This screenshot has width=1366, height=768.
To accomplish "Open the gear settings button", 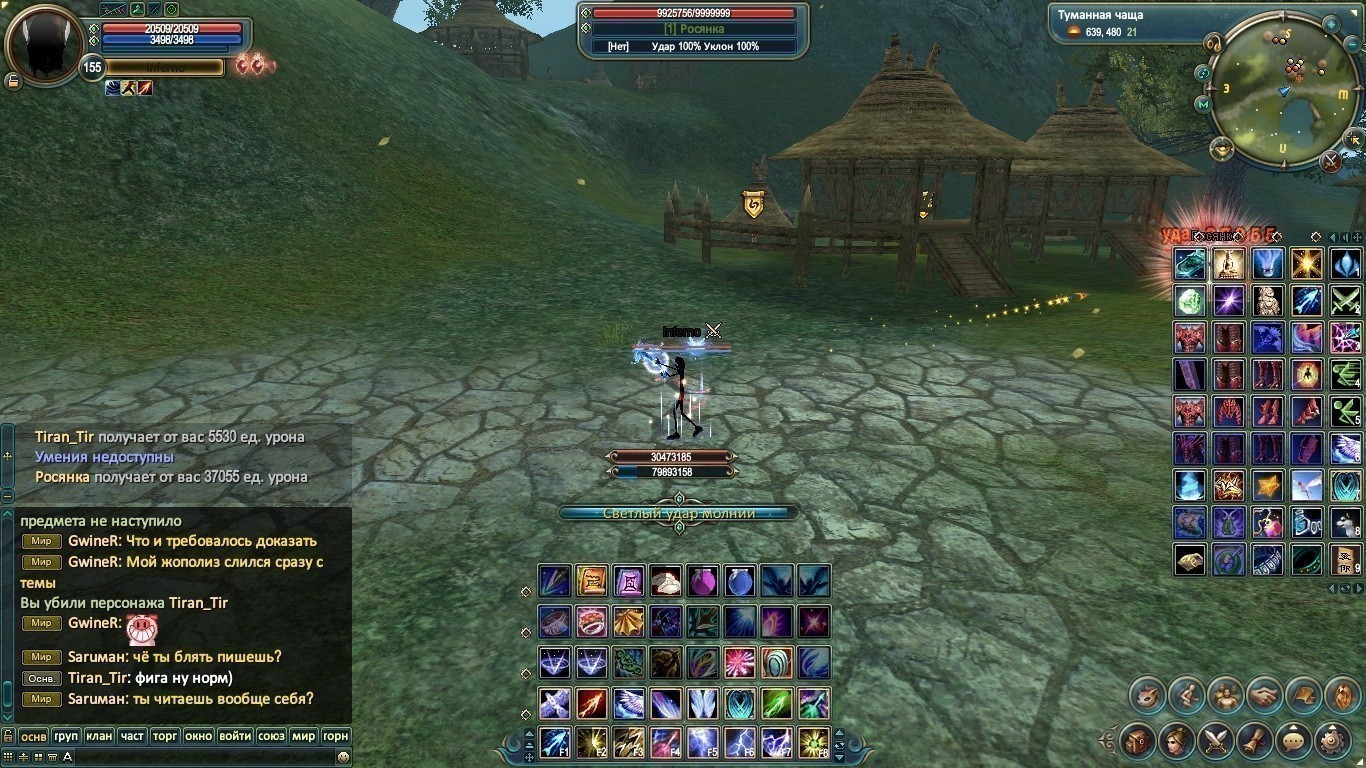I will click(x=1333, y=742).
